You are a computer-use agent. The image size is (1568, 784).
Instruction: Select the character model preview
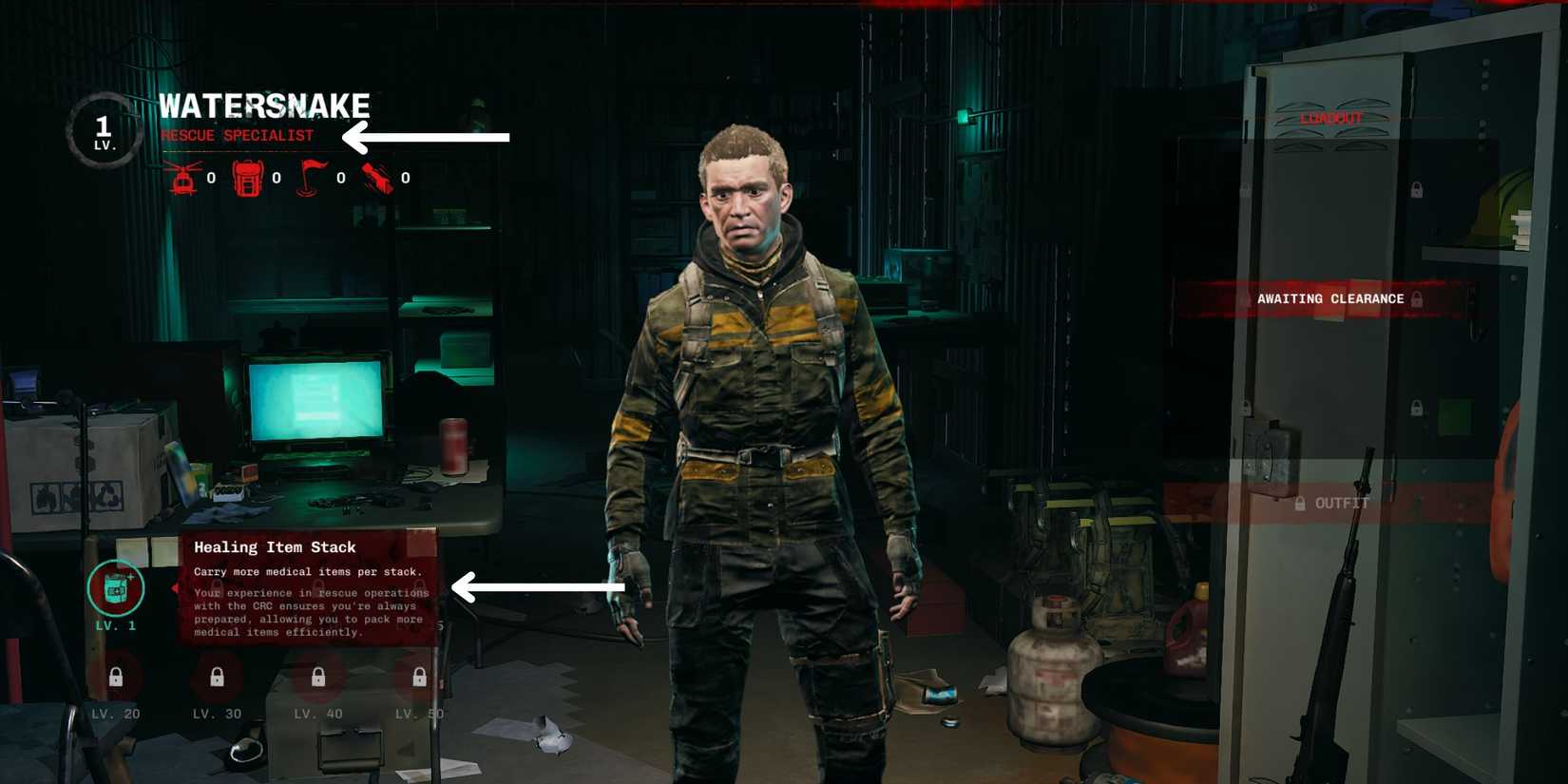click(760, 428)
